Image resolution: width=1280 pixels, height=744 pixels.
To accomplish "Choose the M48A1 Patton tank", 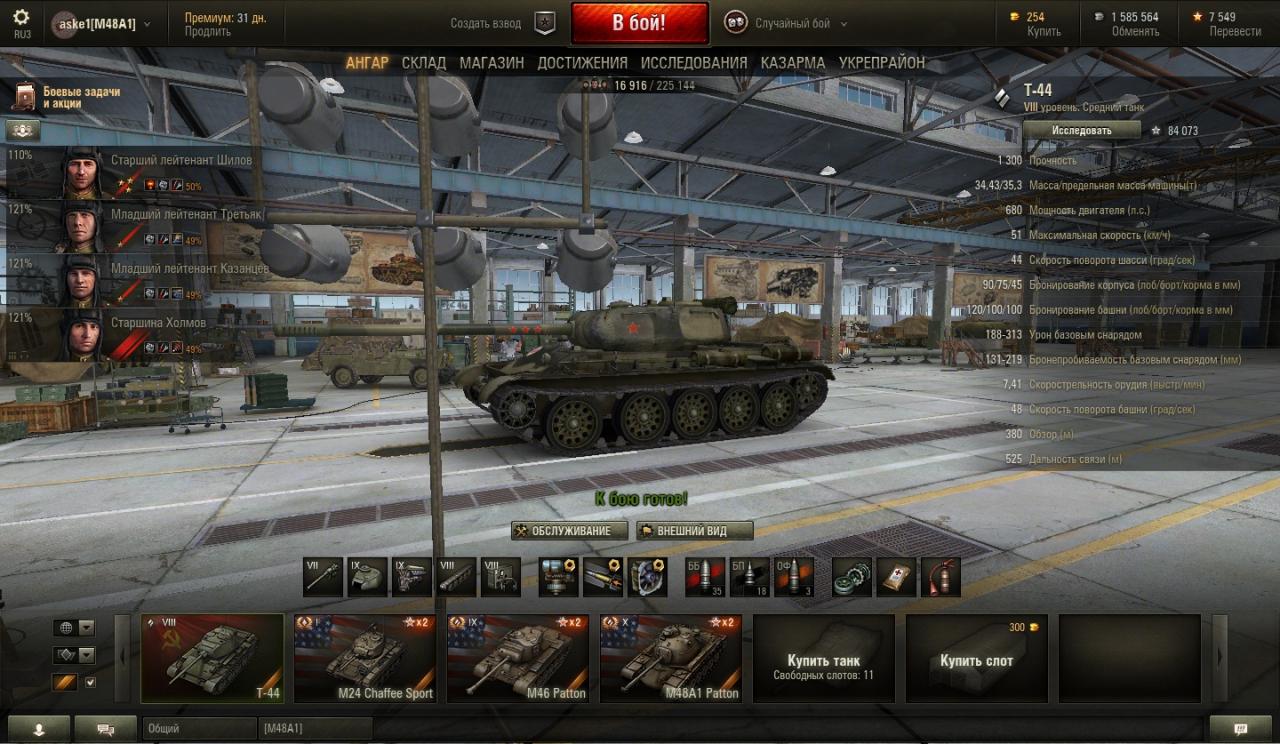I will [x=671, y=658].
